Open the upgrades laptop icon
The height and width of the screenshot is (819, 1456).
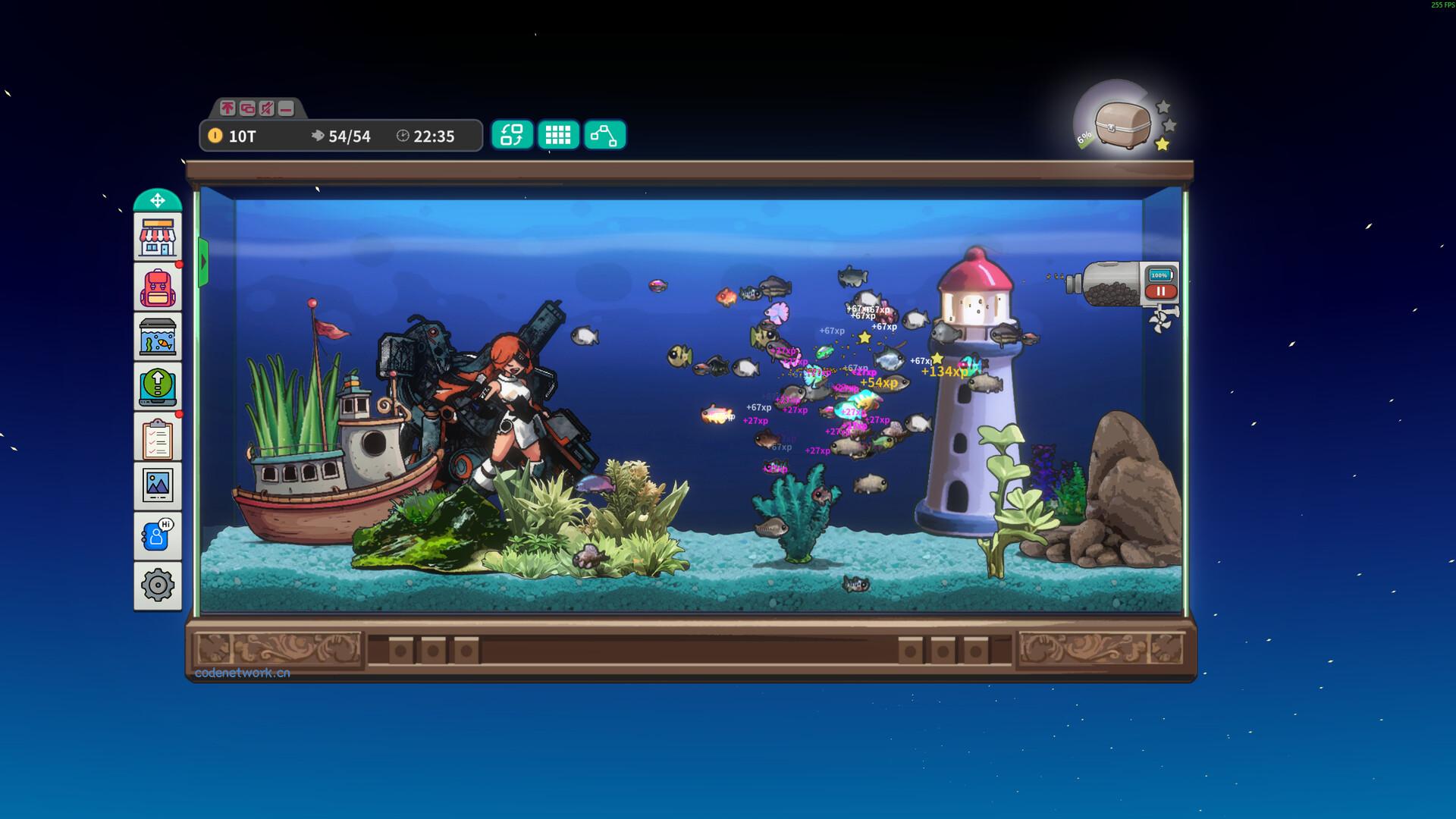click(157, 386)
